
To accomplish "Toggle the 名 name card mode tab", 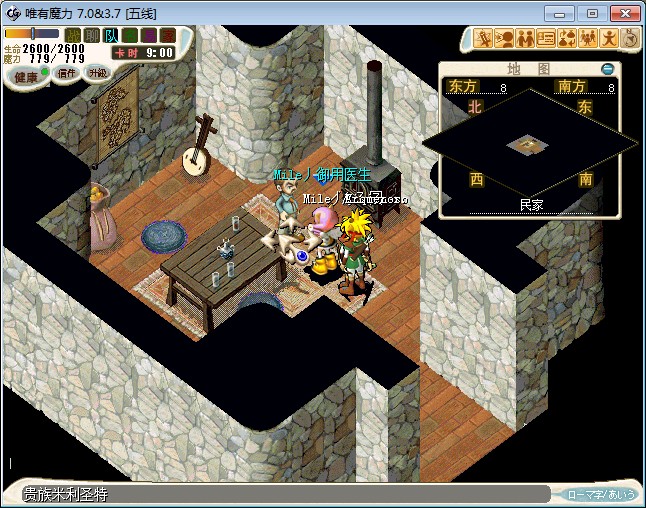I will [129, 35].
